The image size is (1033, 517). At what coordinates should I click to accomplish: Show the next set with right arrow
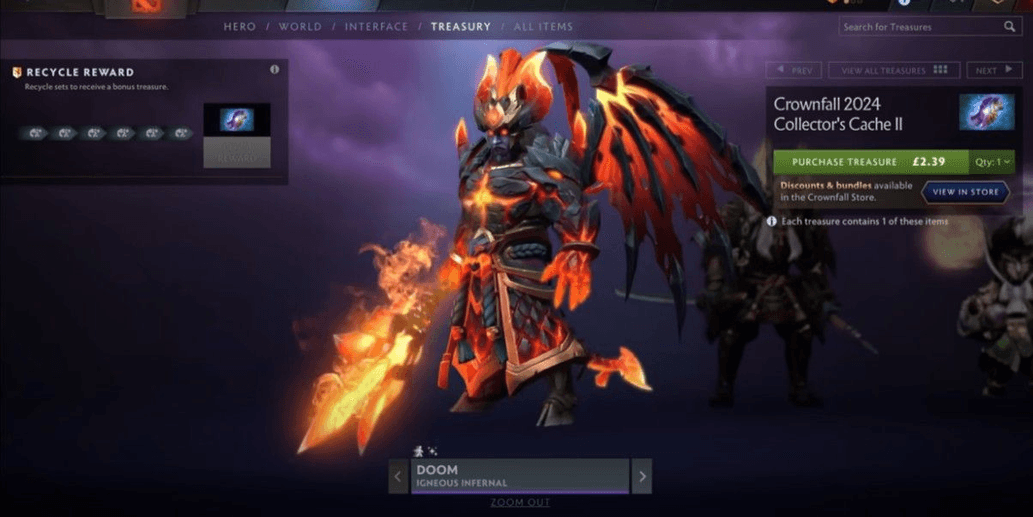point(641,476)
